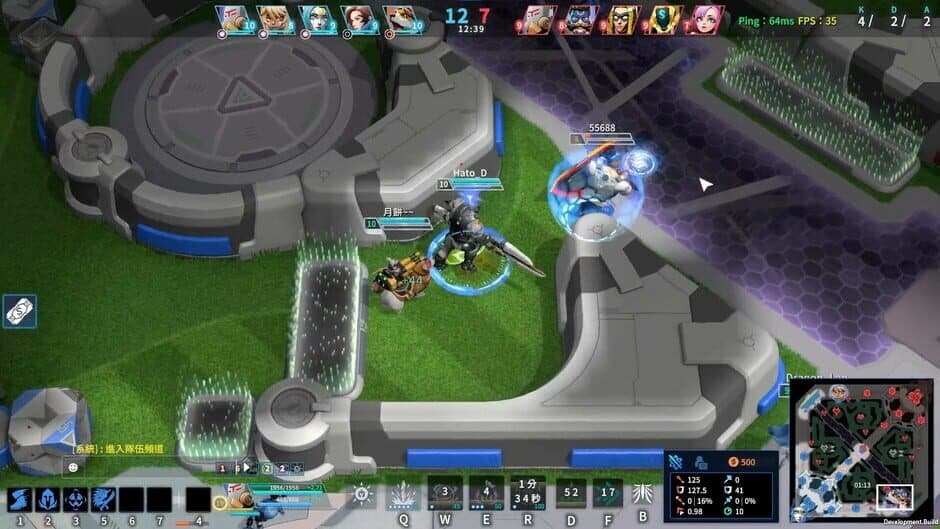Activate the B recall icon
This screenshot has height=529, width=940.
point(643,493)
